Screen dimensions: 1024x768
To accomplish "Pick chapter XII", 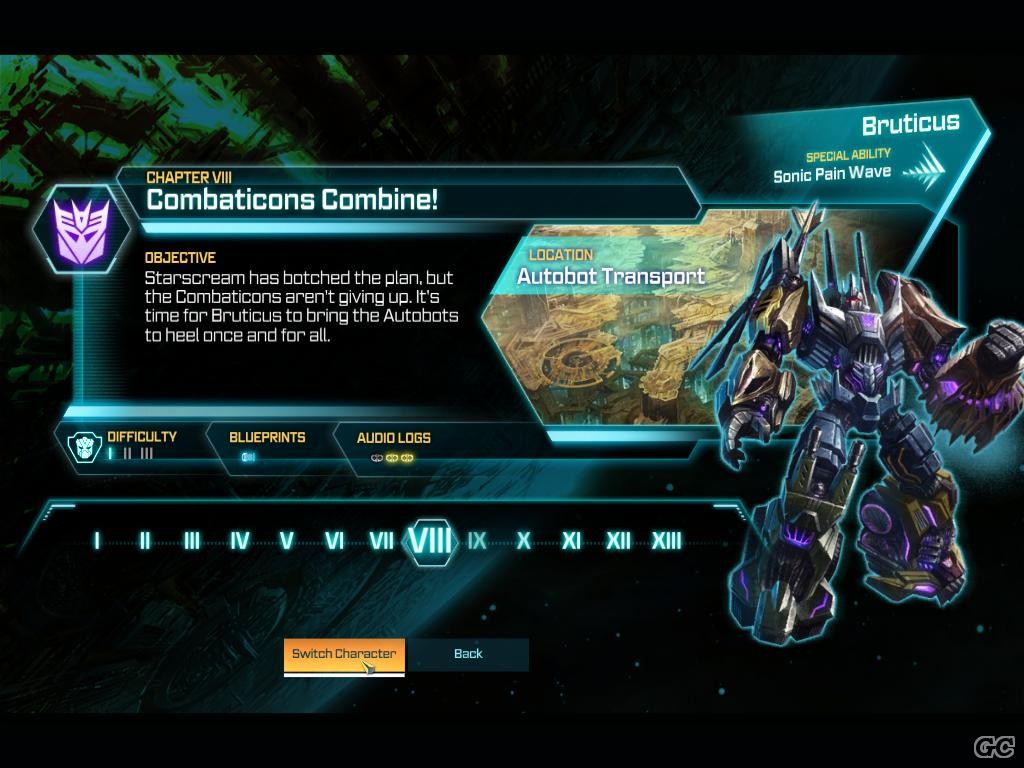I will point(618,541).
